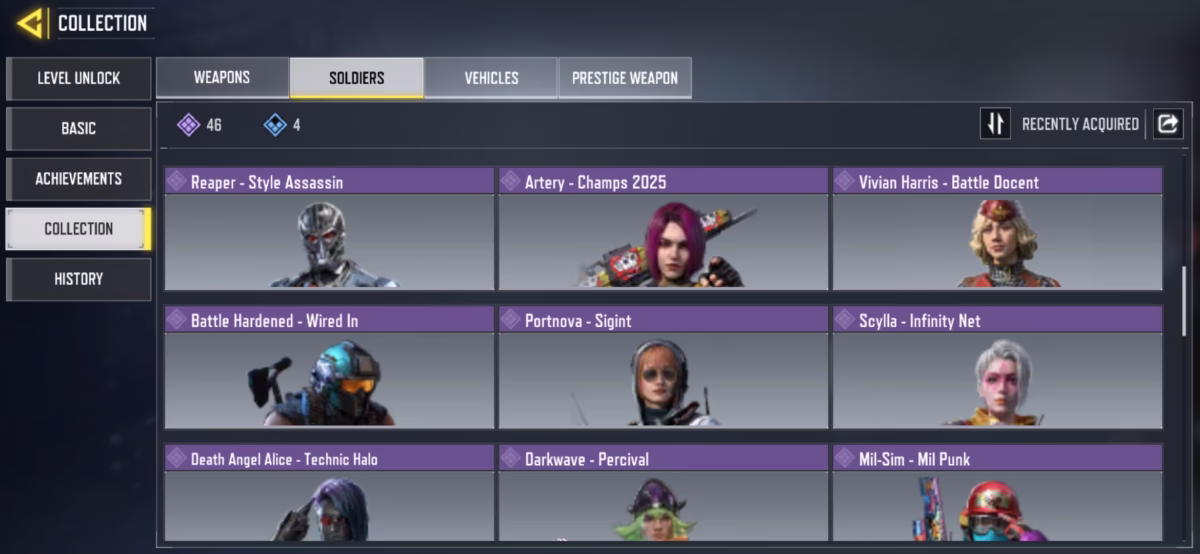Pick Death Angel Alice - Technic Halo

click(329, 495)
